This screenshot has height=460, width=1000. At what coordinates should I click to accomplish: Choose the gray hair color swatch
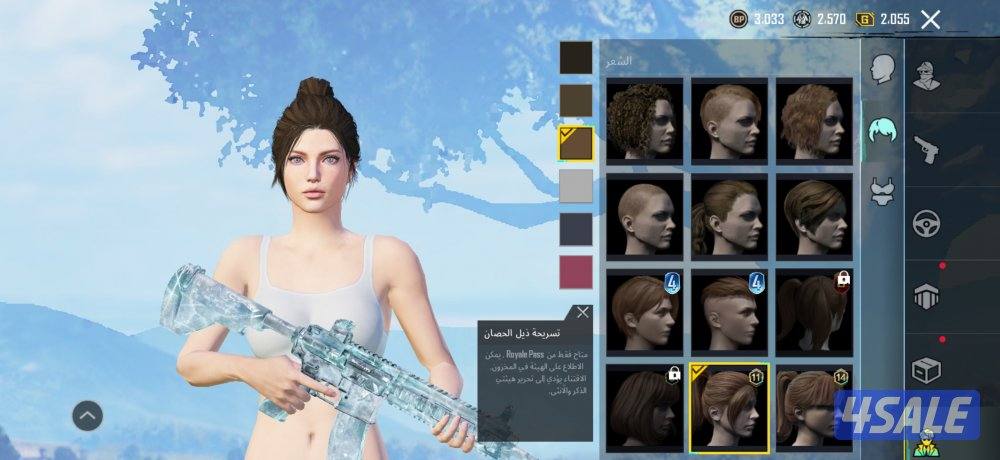[x=575, y=186]
